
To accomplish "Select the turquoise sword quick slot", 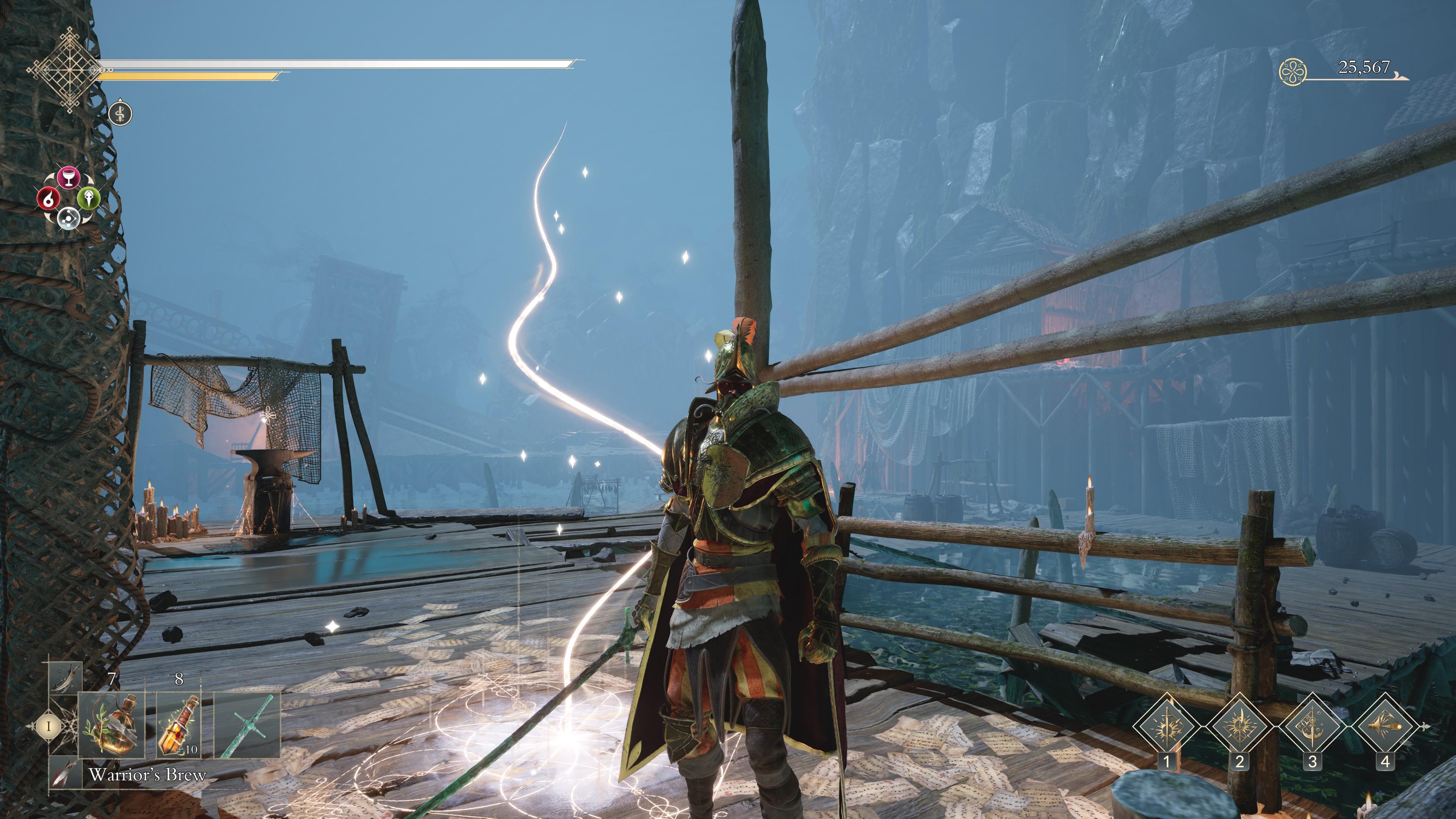I will tap(248, 726).
